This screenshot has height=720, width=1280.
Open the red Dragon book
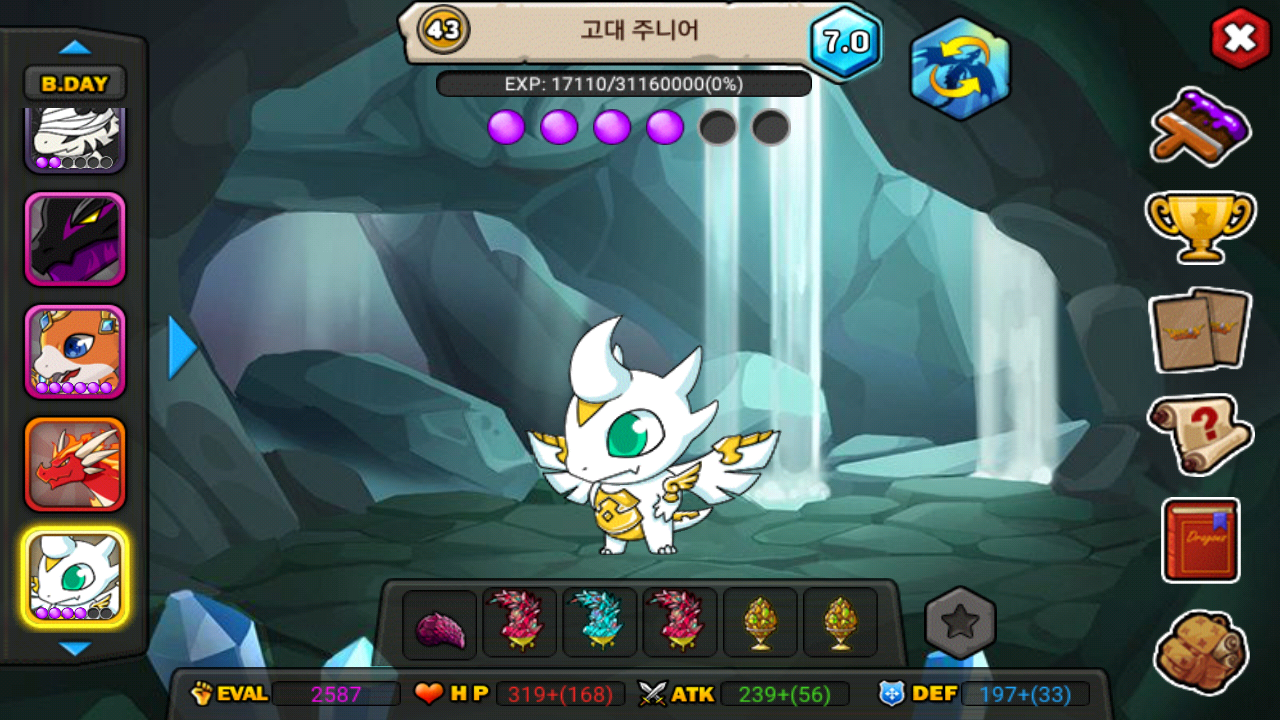(1200, 540)
